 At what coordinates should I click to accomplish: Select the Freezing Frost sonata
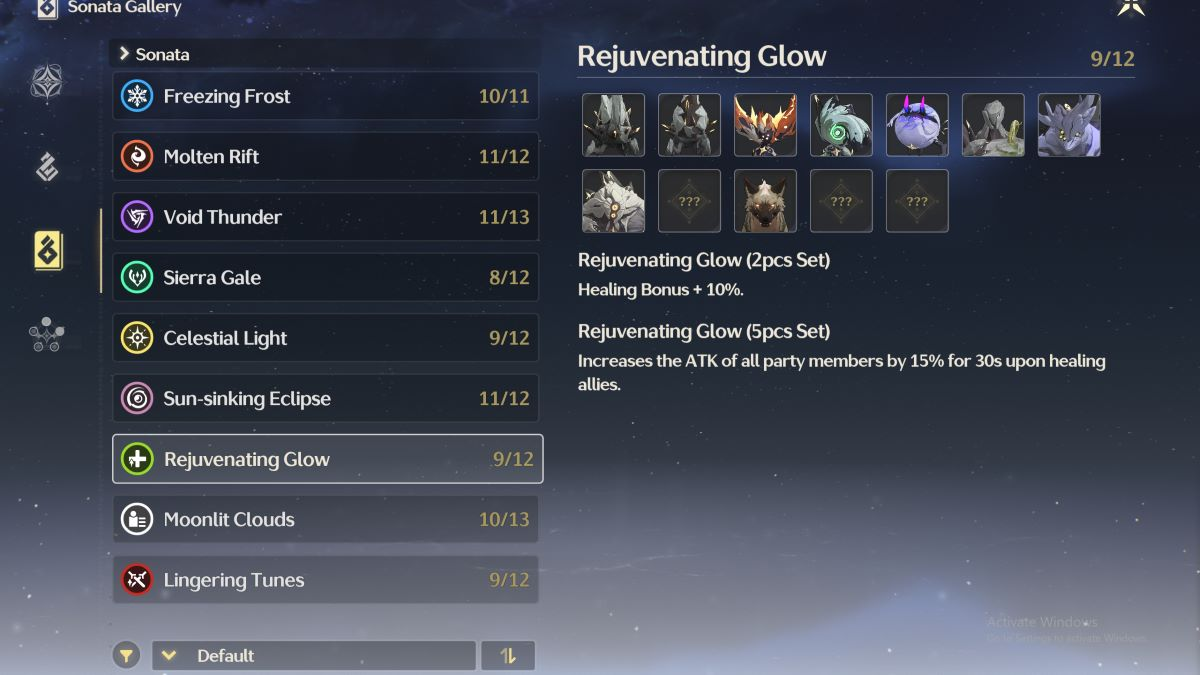(325, 97)
